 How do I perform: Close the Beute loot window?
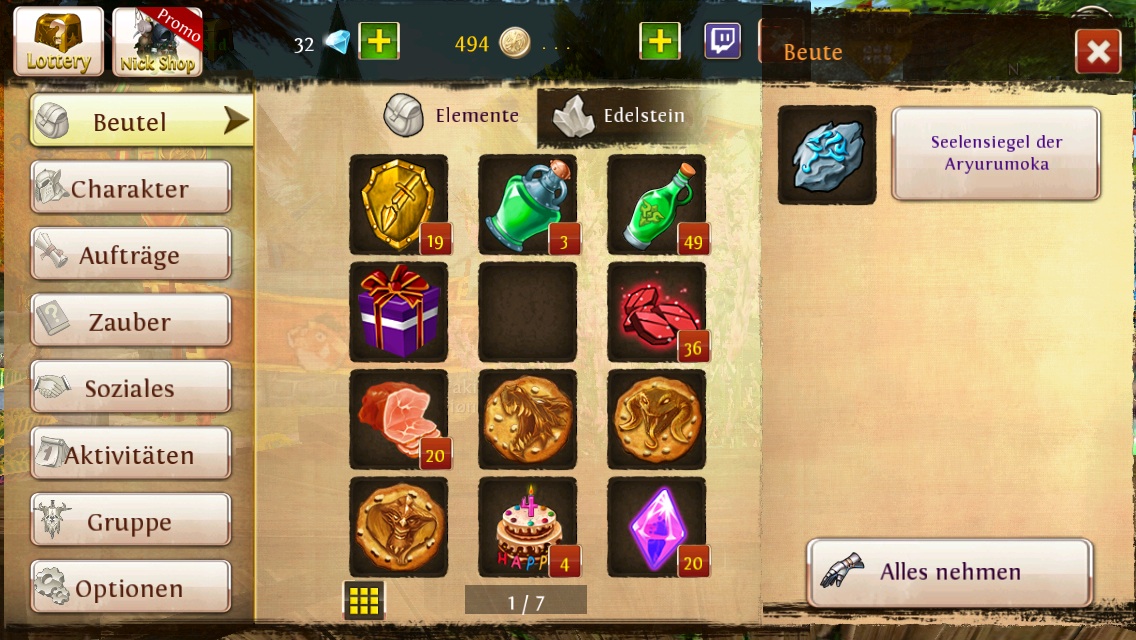1097,52
